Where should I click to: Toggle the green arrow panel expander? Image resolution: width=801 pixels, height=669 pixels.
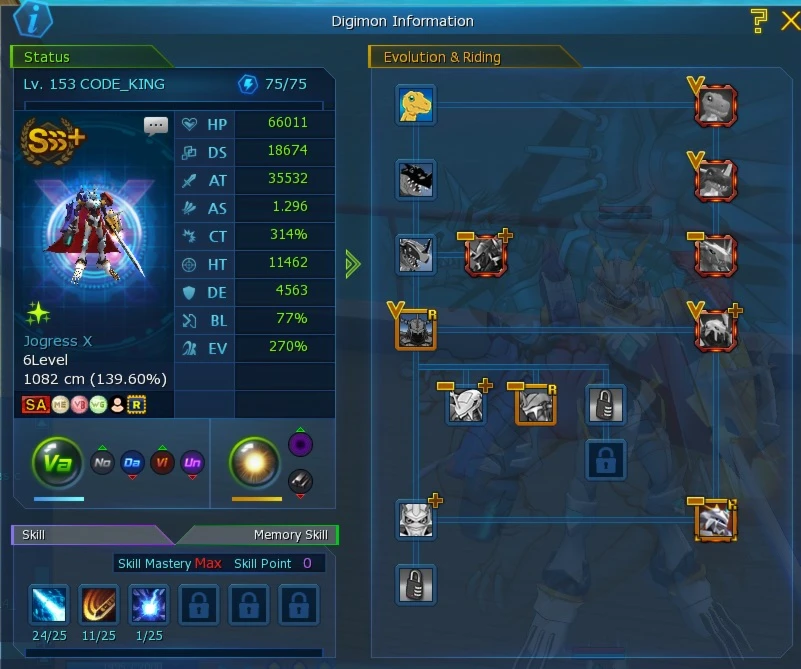(352, 264)
